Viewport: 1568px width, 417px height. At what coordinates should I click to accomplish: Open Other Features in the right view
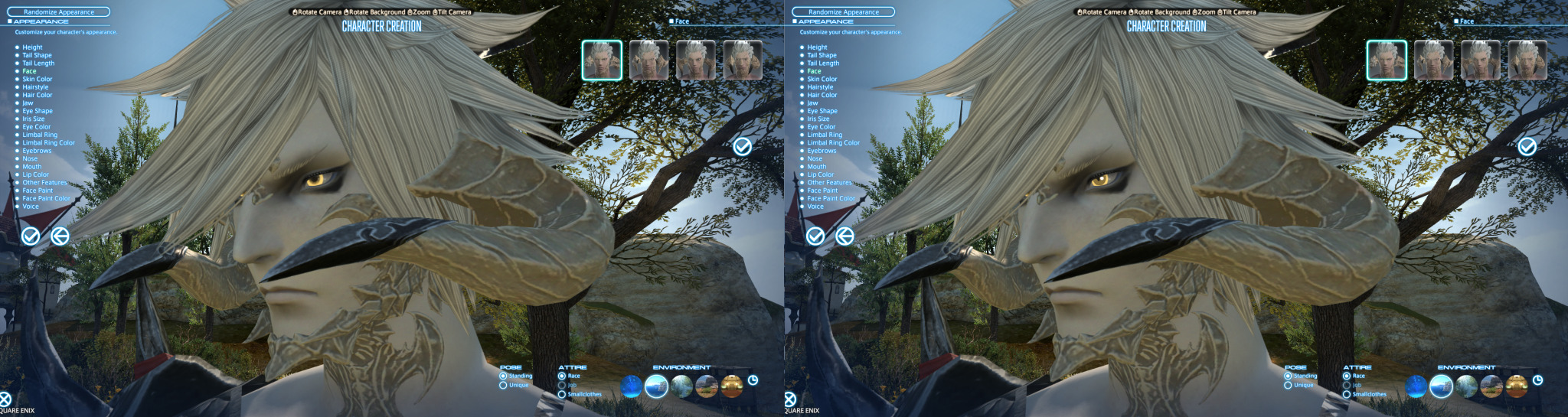click(828, 183)
